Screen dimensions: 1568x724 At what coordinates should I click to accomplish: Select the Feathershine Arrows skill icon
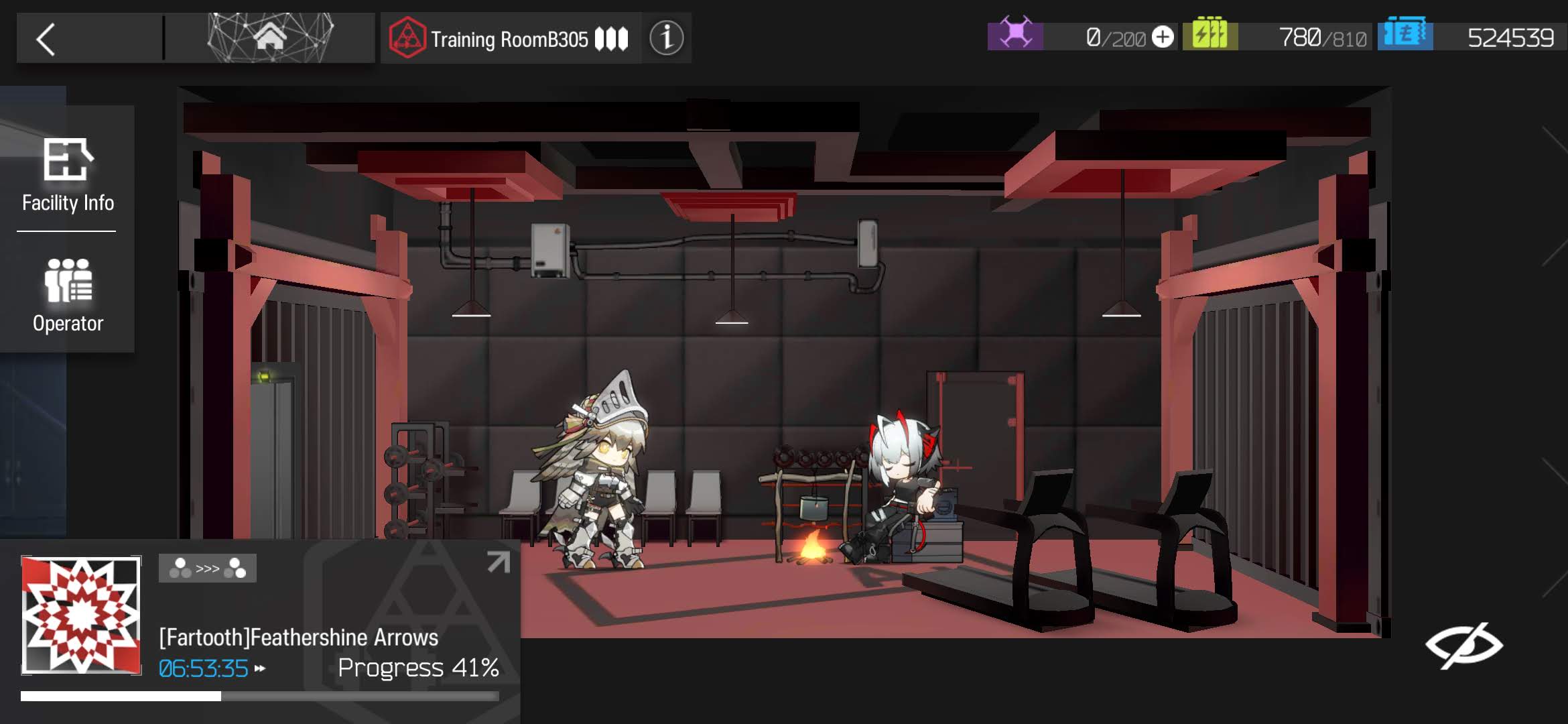click(x=81, y=615)
